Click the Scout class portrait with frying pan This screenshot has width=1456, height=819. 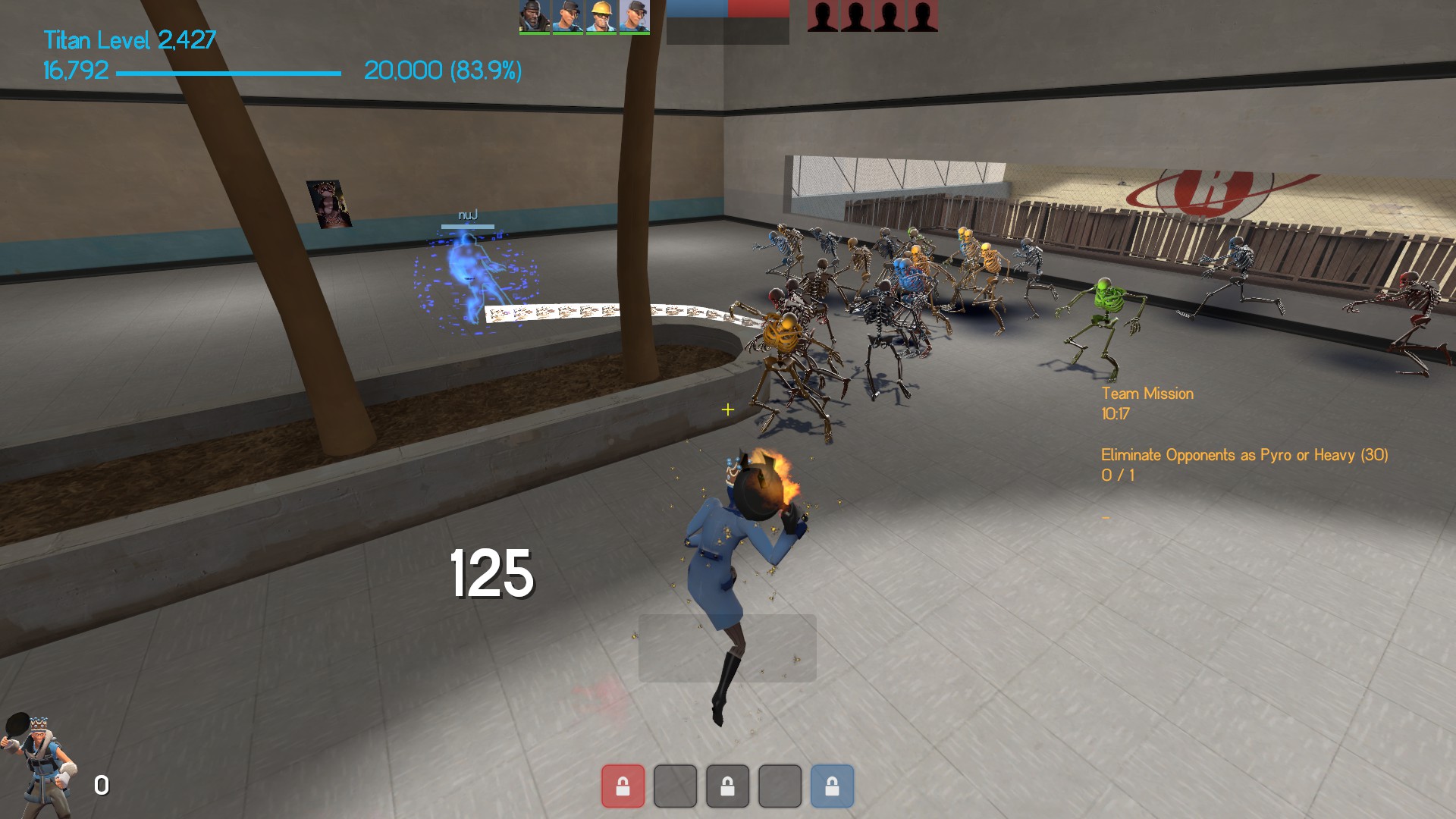[38, 762]
